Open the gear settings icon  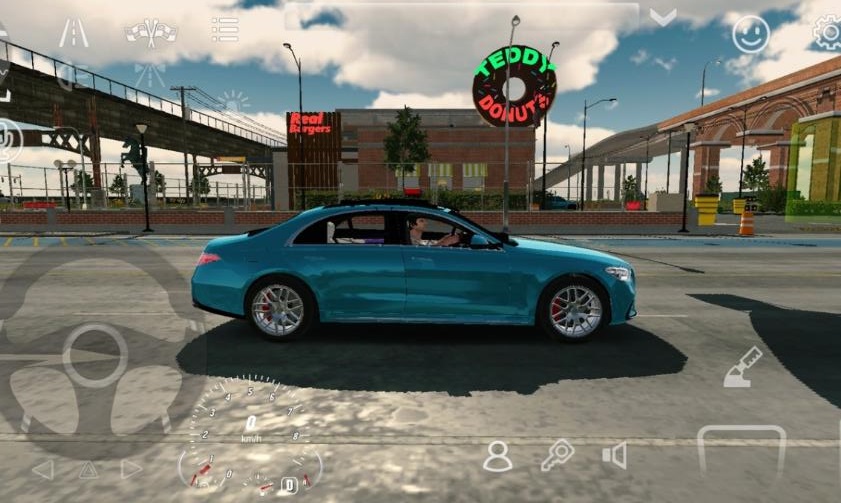(828, 33)
